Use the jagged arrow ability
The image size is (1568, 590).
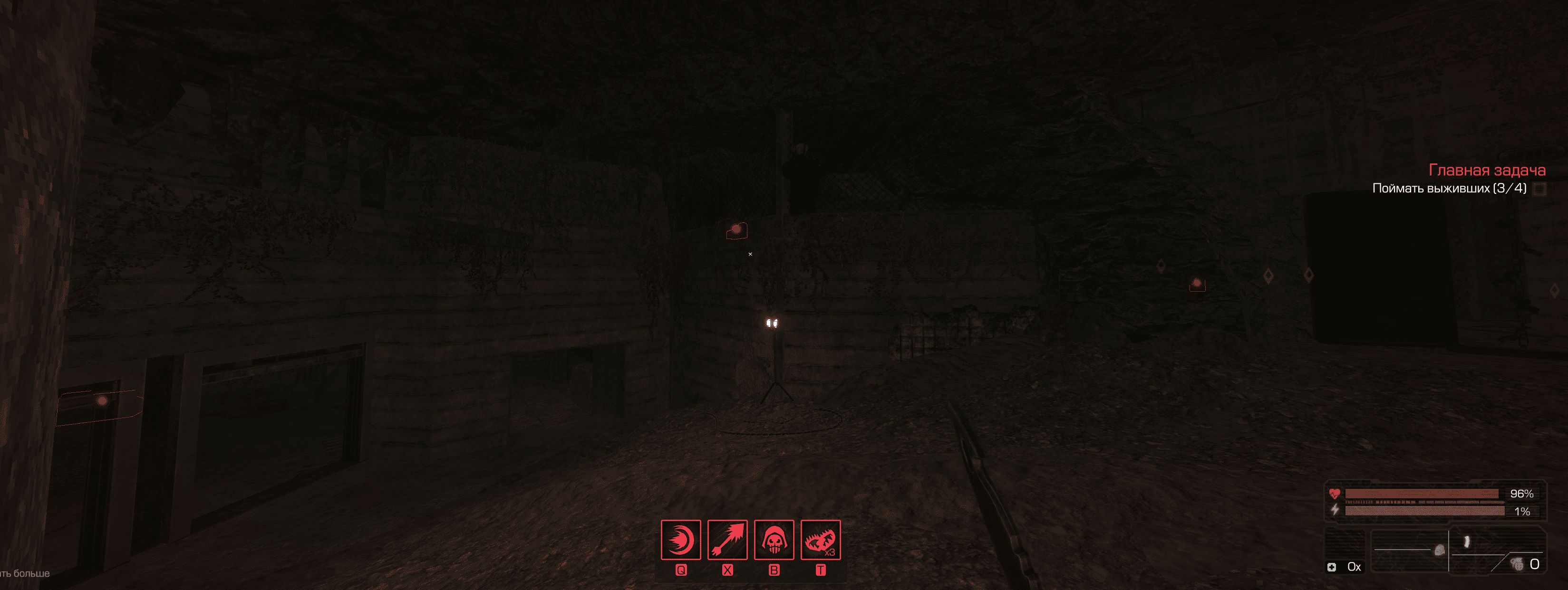(x=727, y=540)
